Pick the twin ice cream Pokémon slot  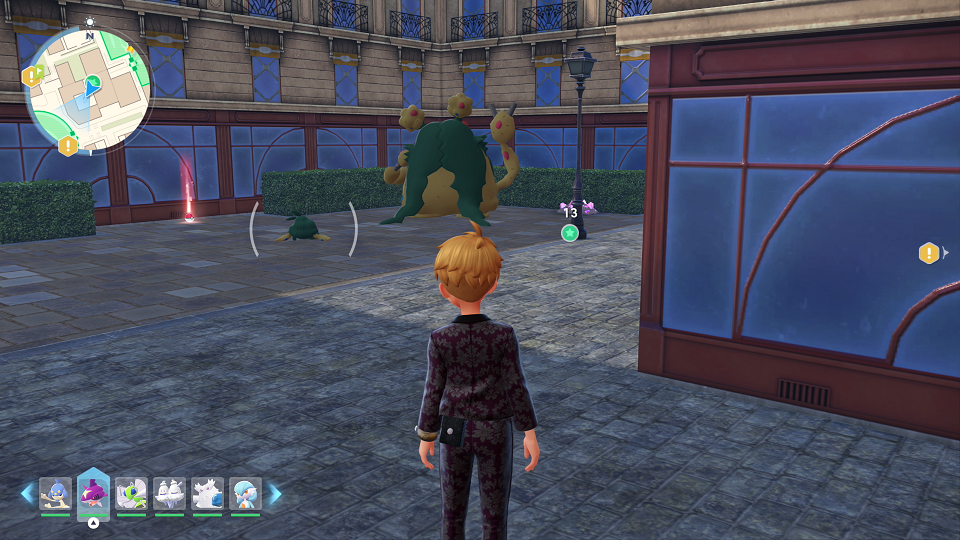tap(169, 494)
